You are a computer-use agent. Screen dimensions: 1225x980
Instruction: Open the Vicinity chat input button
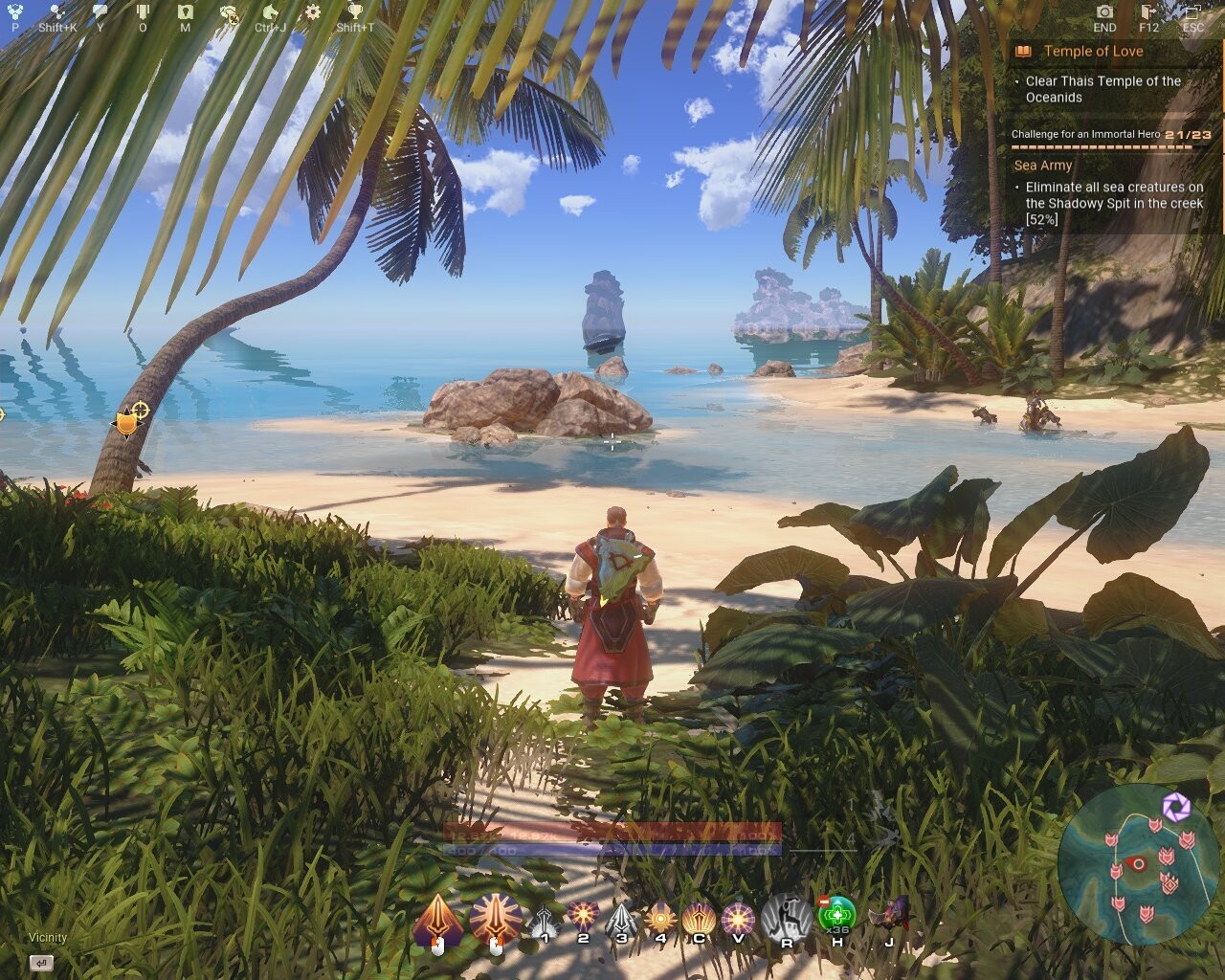click(x=41, y=963)
